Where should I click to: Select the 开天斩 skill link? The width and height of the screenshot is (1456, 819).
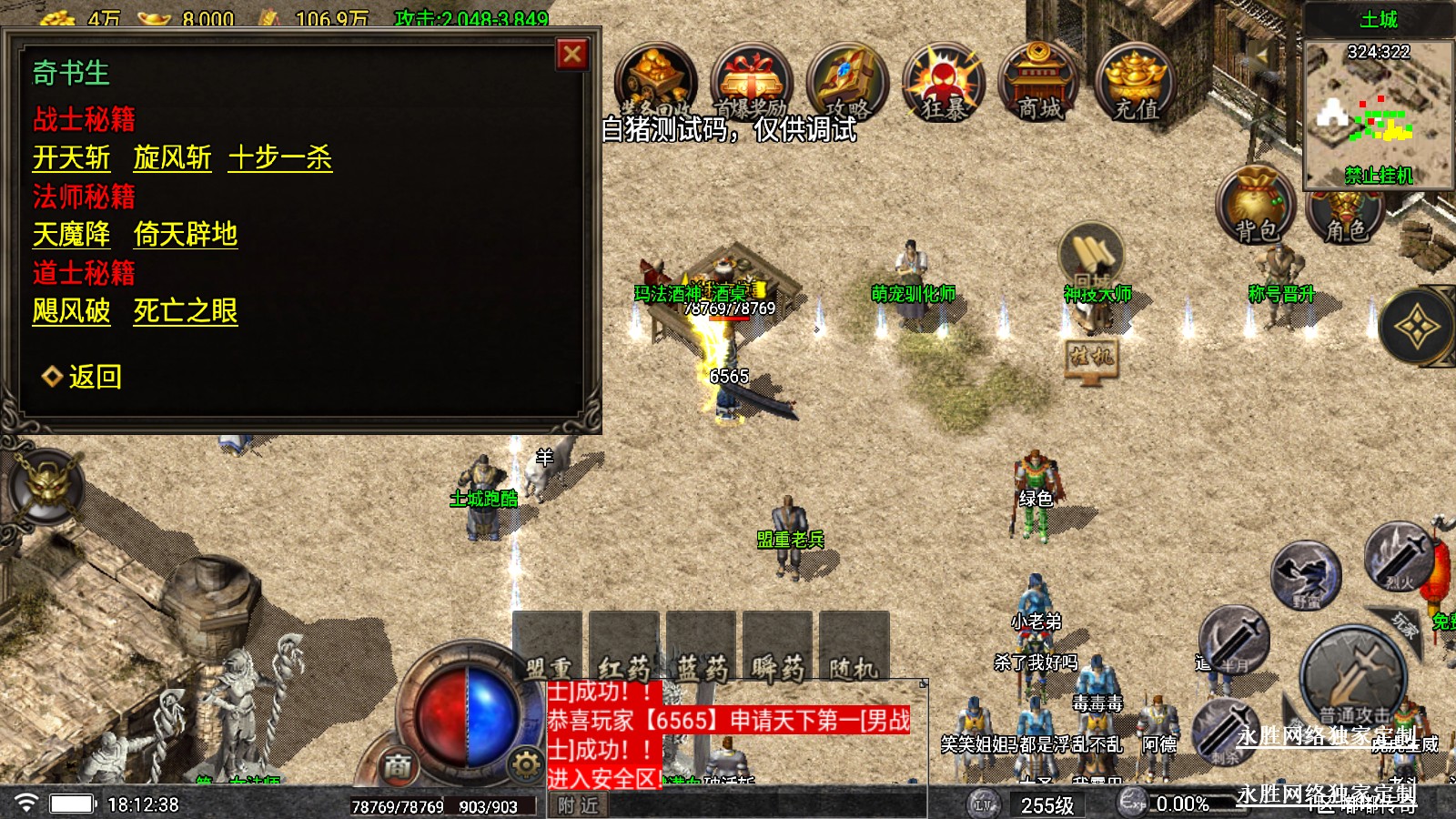pyautogui.click(x=71, y=158)
